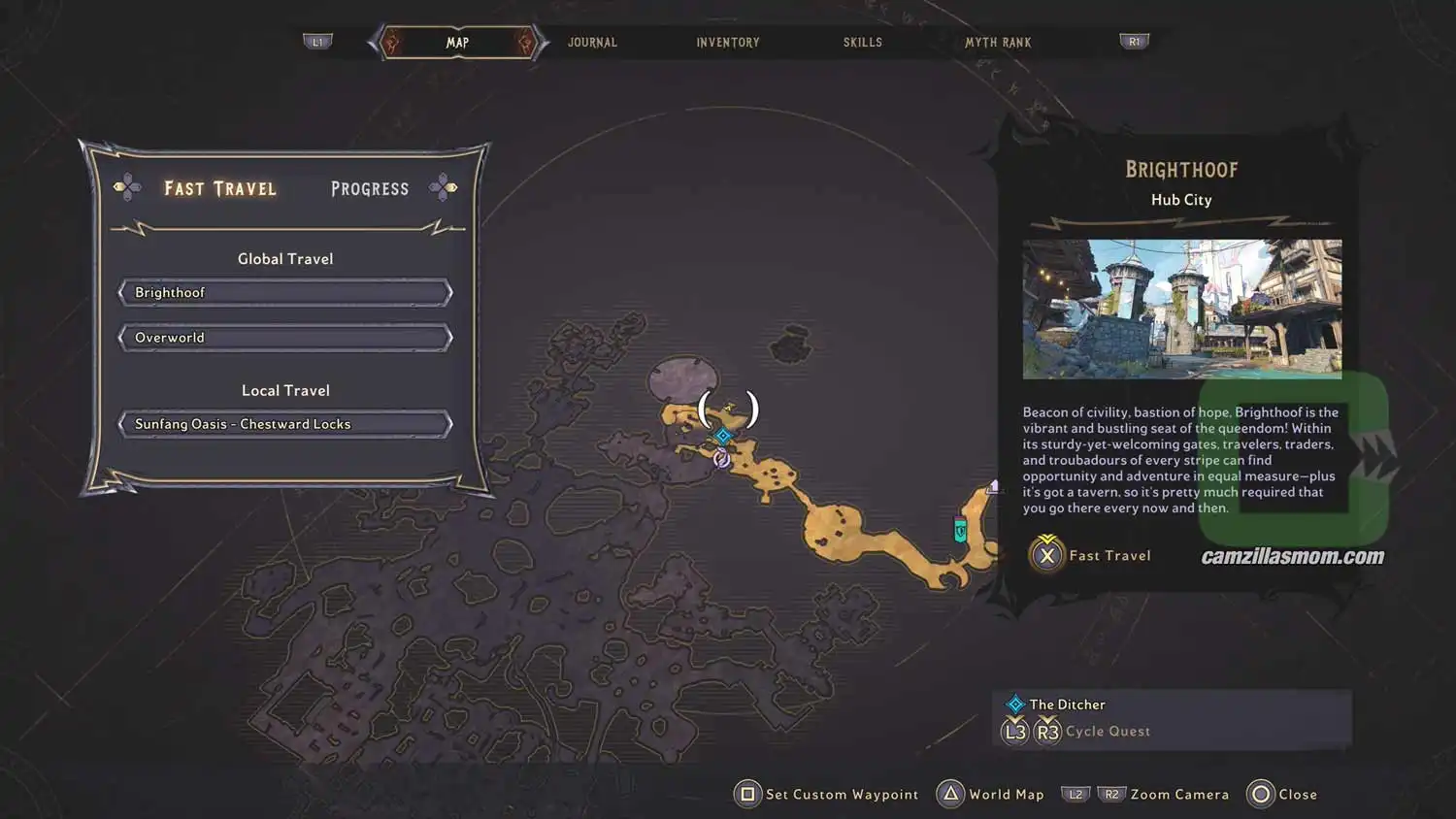Switch to the Journal tab
The height and width of the screenshot is (819, 1456).
(x=592, y=43)
